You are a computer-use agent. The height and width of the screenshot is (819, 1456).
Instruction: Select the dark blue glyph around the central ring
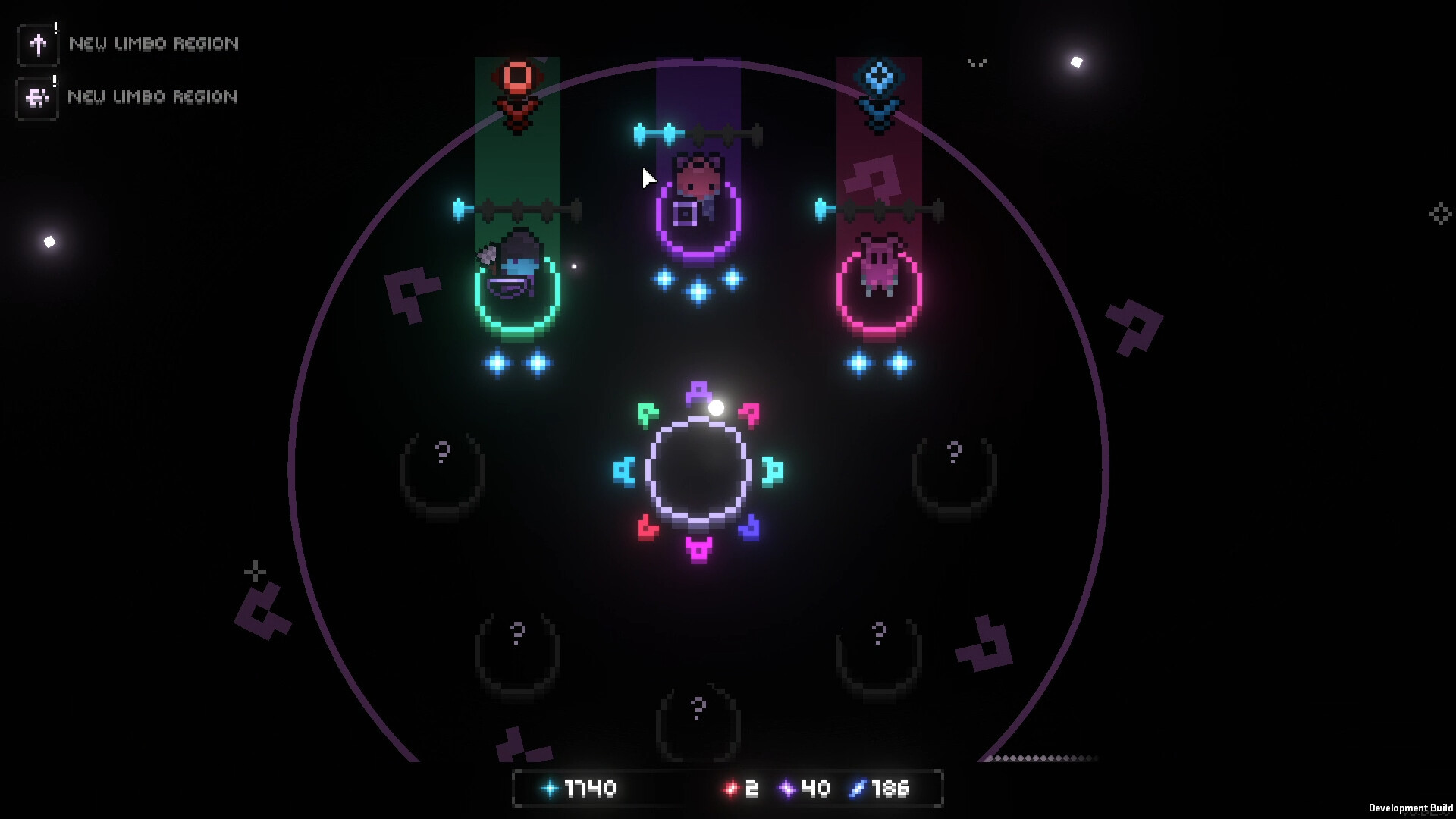click(x=749, y=528)
